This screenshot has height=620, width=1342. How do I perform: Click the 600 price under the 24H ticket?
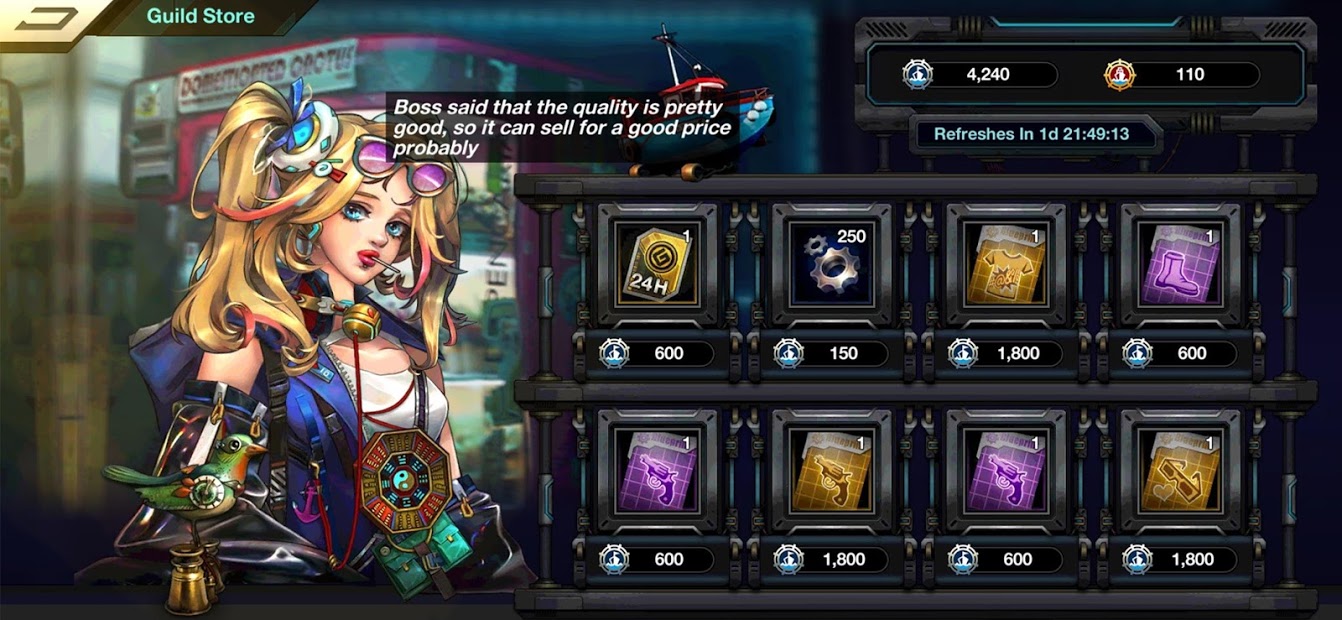click(656, 354)
